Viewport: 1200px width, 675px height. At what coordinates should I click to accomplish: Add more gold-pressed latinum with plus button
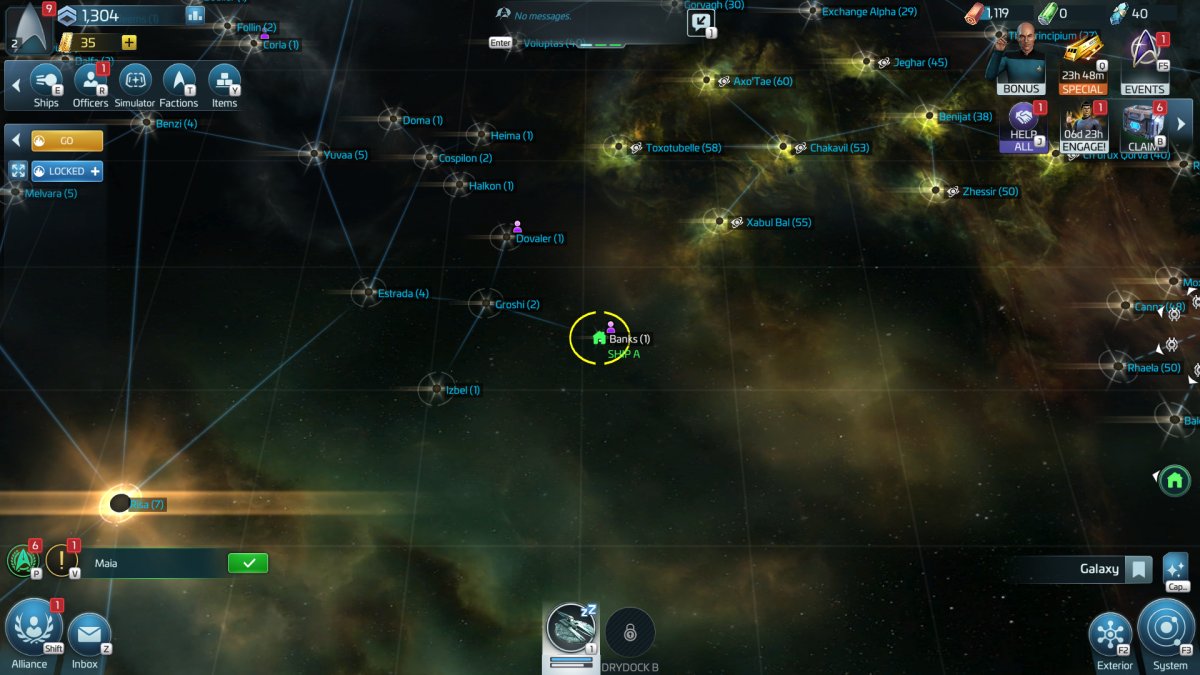point(129,42)
